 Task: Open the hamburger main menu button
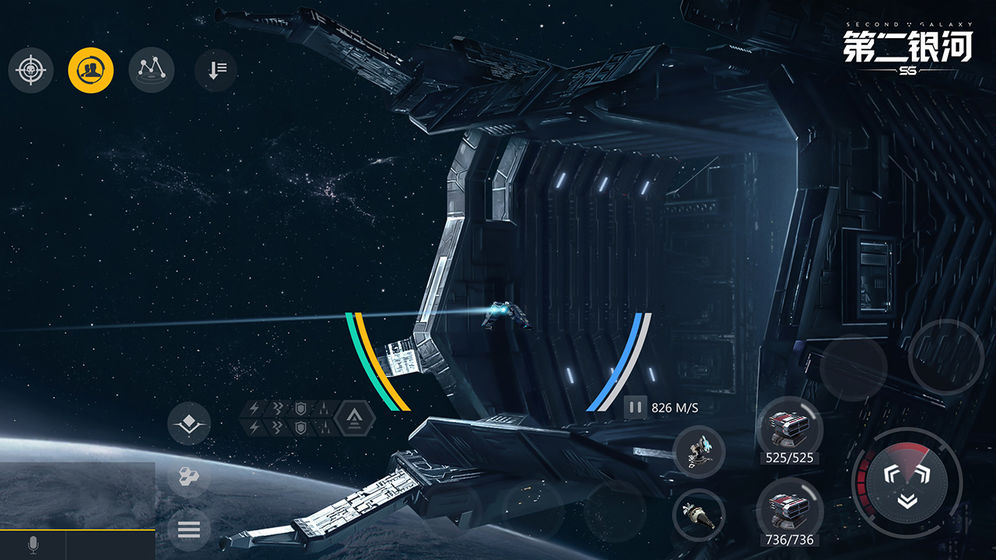pos(189,530)
